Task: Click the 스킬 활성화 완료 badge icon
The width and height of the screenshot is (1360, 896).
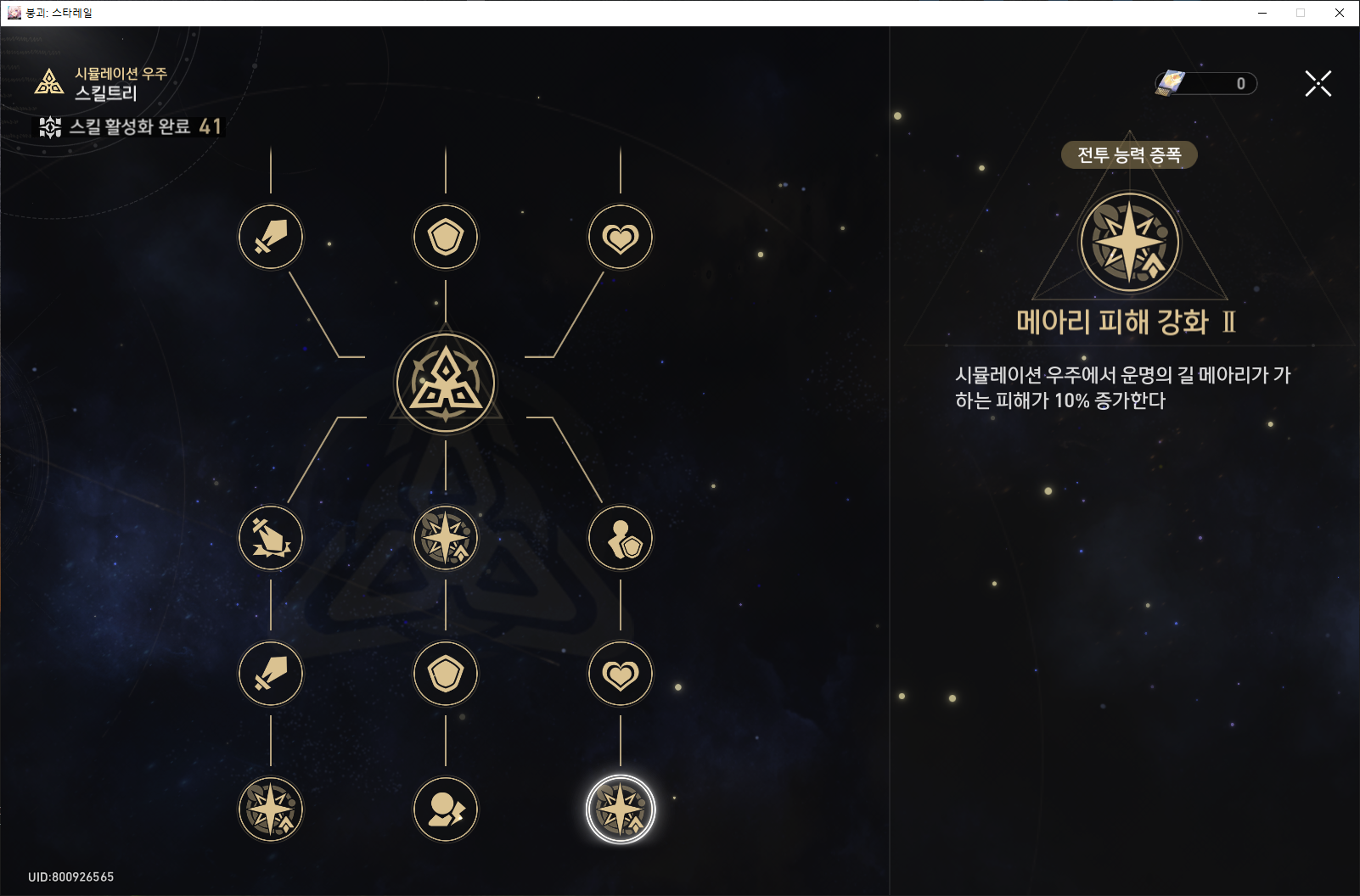Action: (x=50, y=128)
